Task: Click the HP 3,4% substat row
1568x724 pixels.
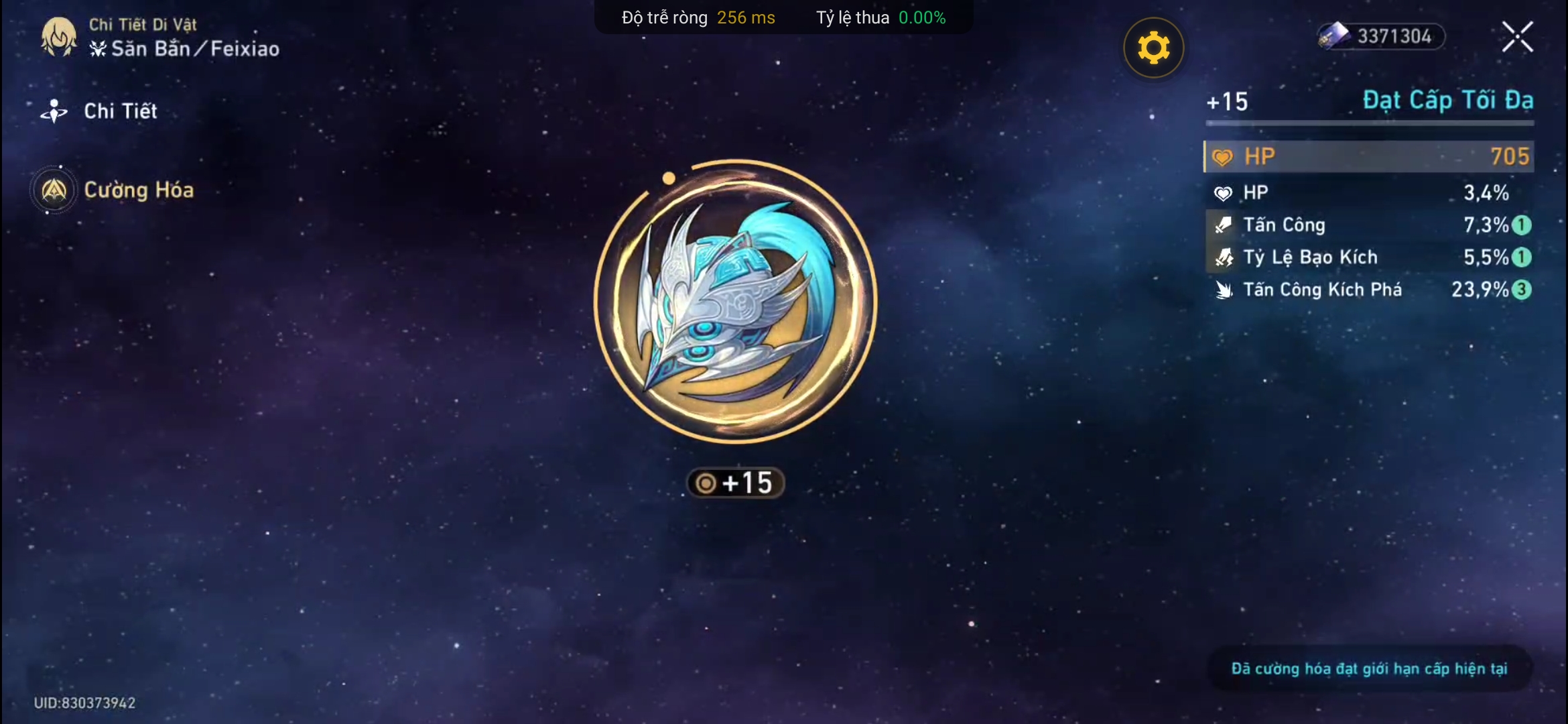Action: pyautogui.click(x=1367, y=192)
